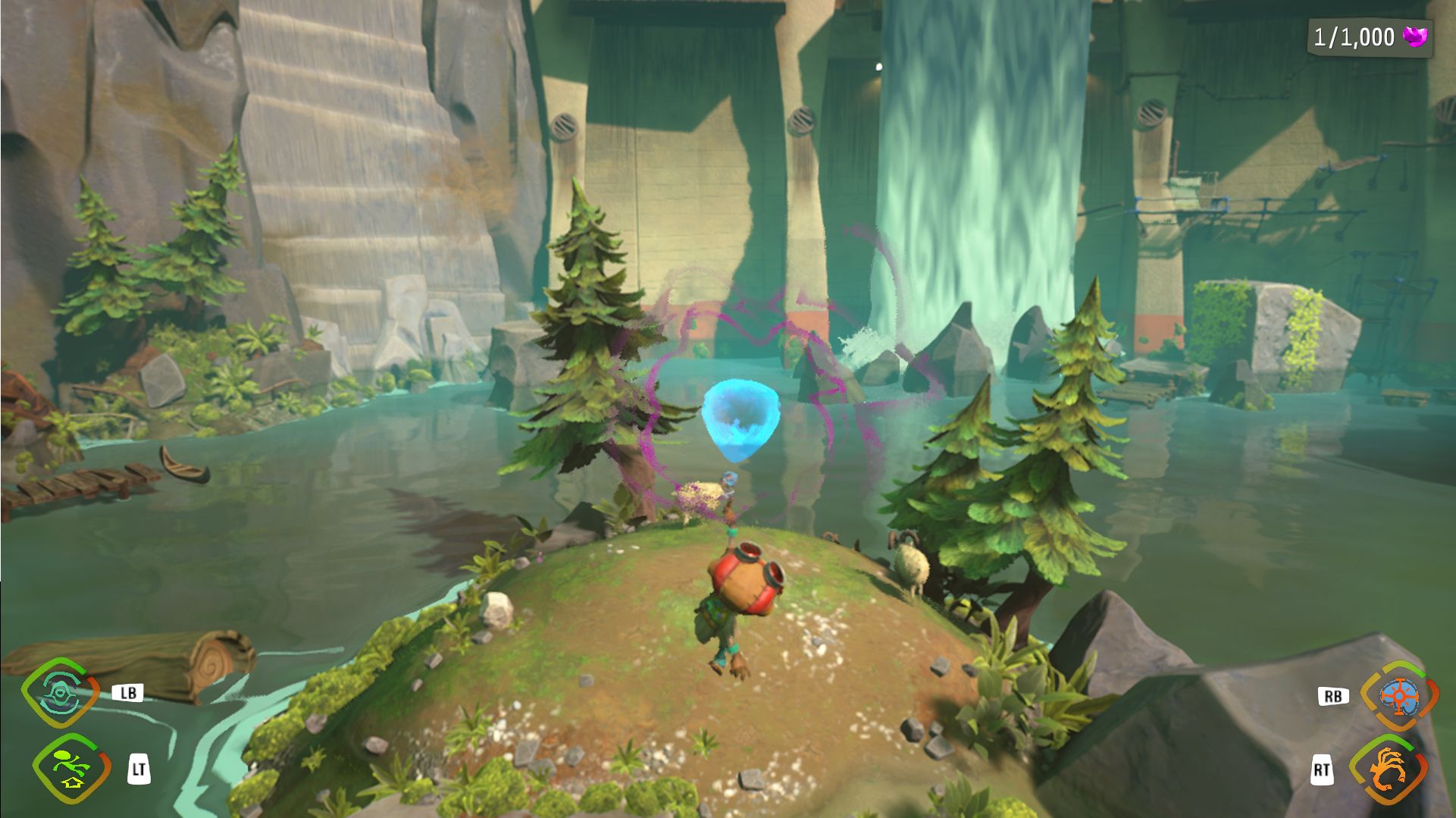Screen dimensions: 1456x818
Task: Select the PSI Blast brain crosshair icon
Action: 1398,696
